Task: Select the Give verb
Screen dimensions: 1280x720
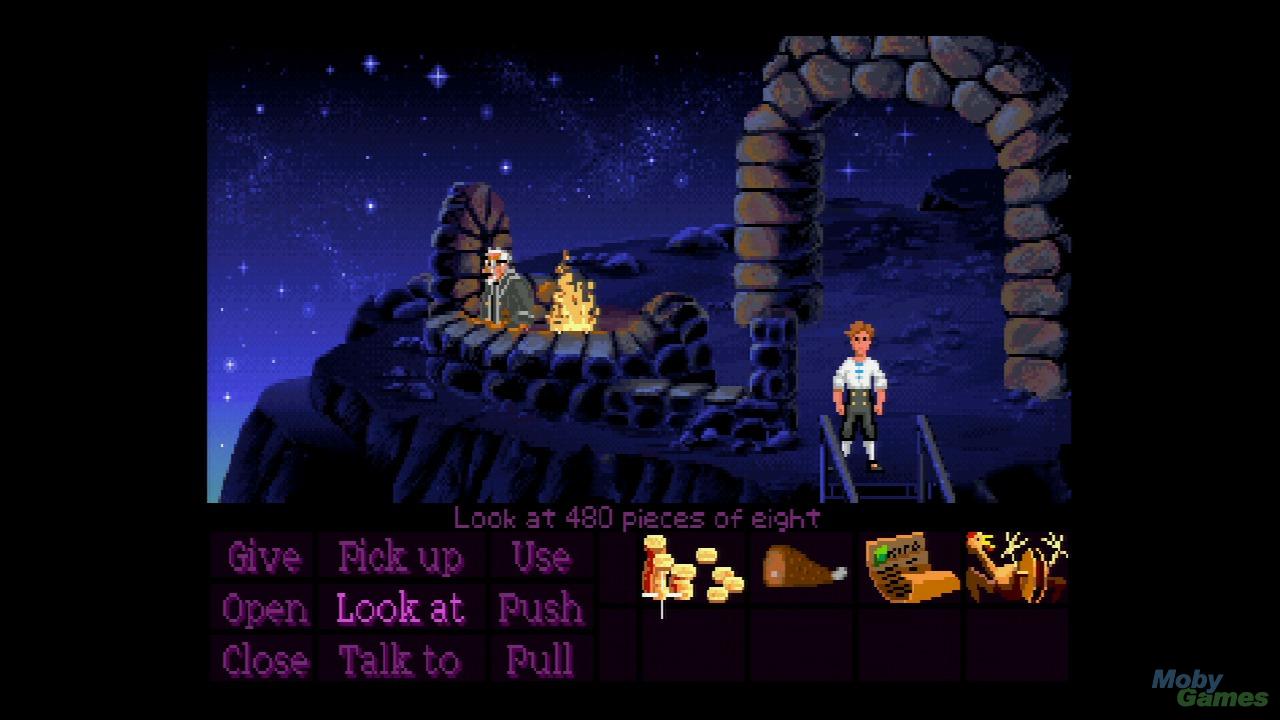Action: tap(264, 557)
